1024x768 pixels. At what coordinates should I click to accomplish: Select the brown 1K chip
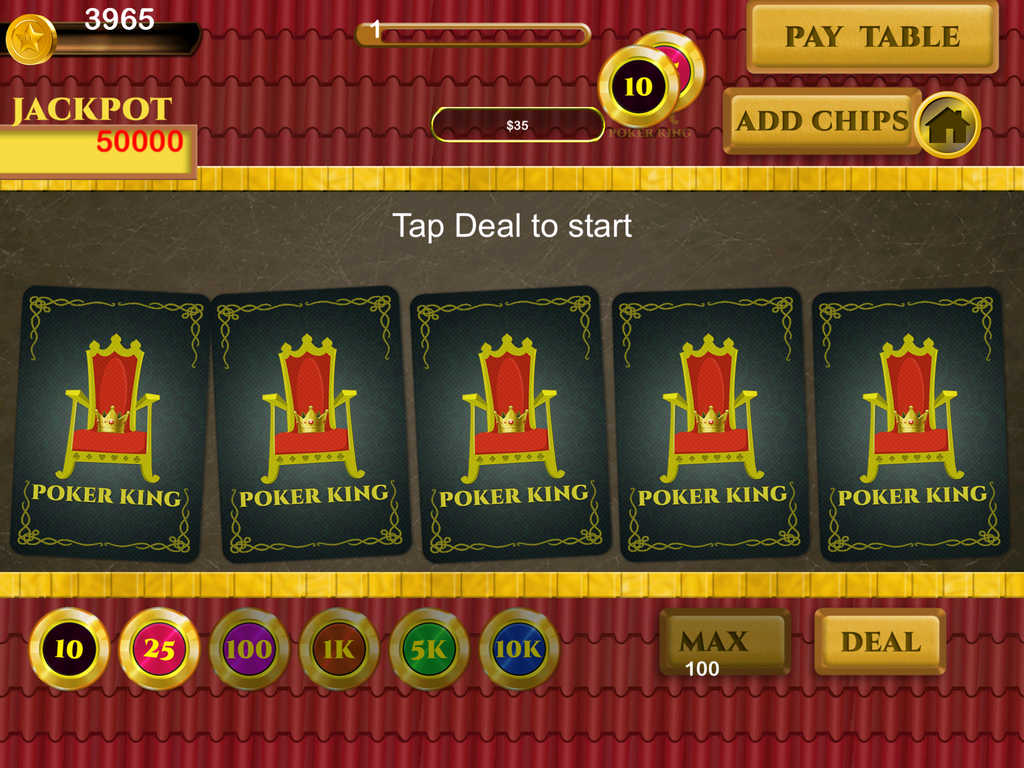point(339,649)
